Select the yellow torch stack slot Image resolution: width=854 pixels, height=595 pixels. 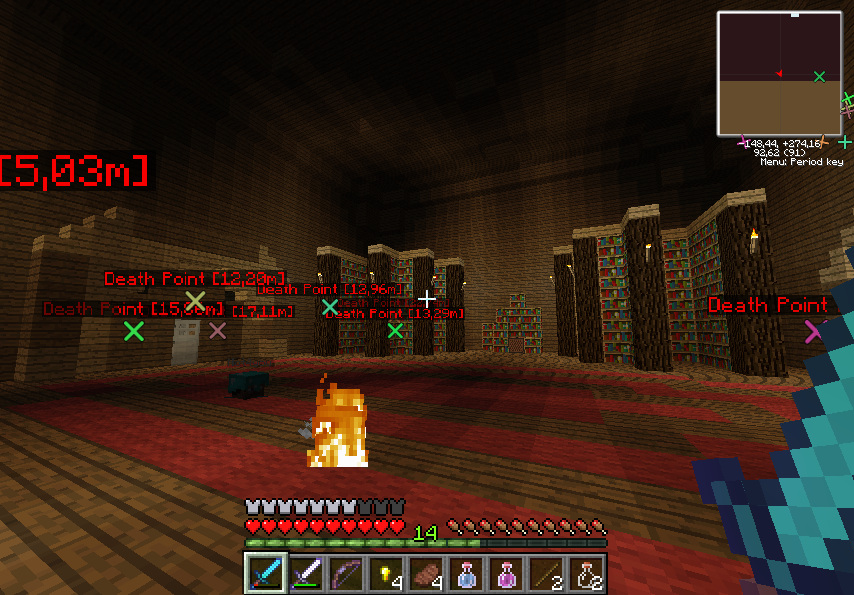coord(386,573)
